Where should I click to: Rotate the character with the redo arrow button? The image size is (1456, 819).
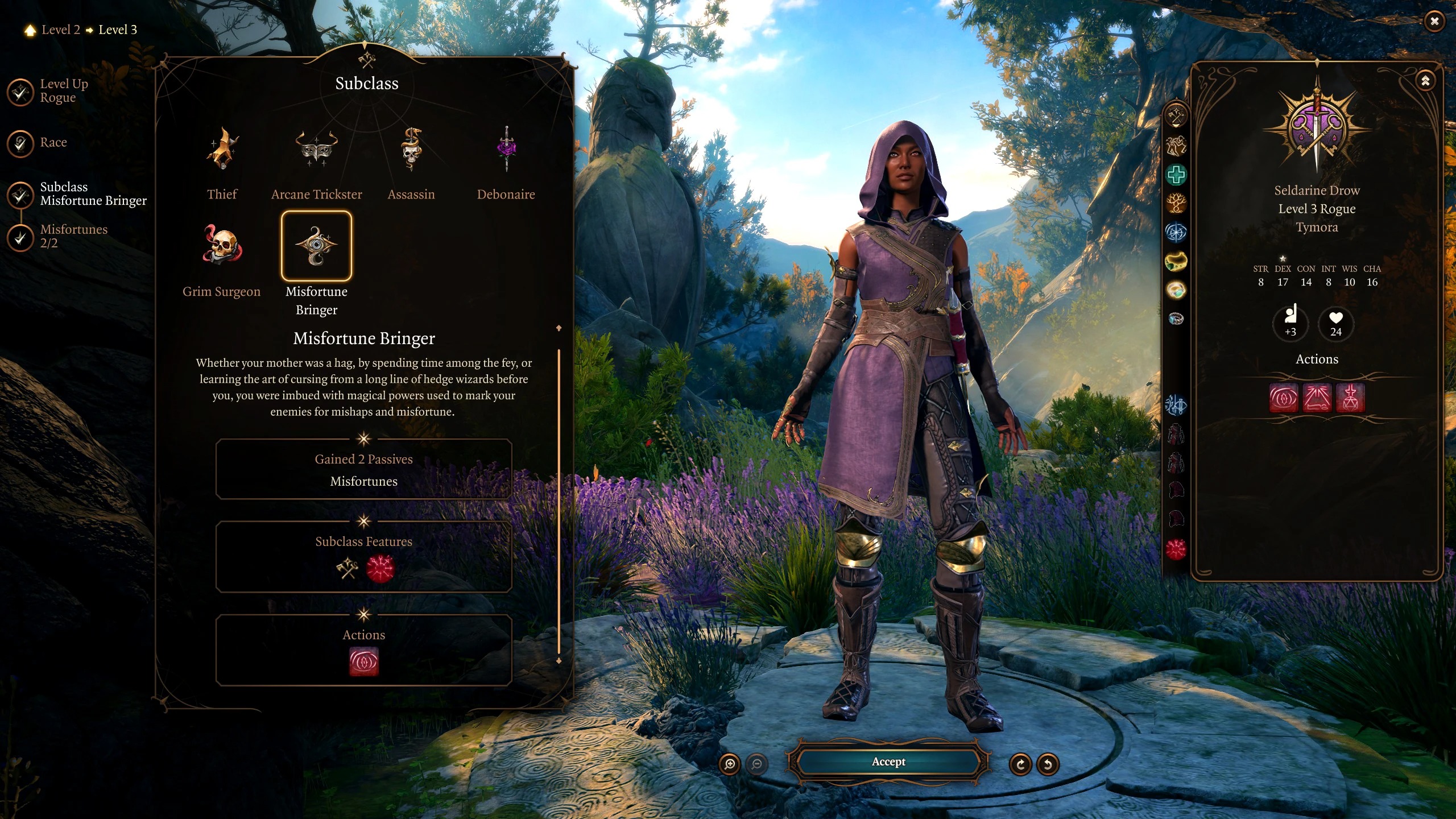point(1020,764)
